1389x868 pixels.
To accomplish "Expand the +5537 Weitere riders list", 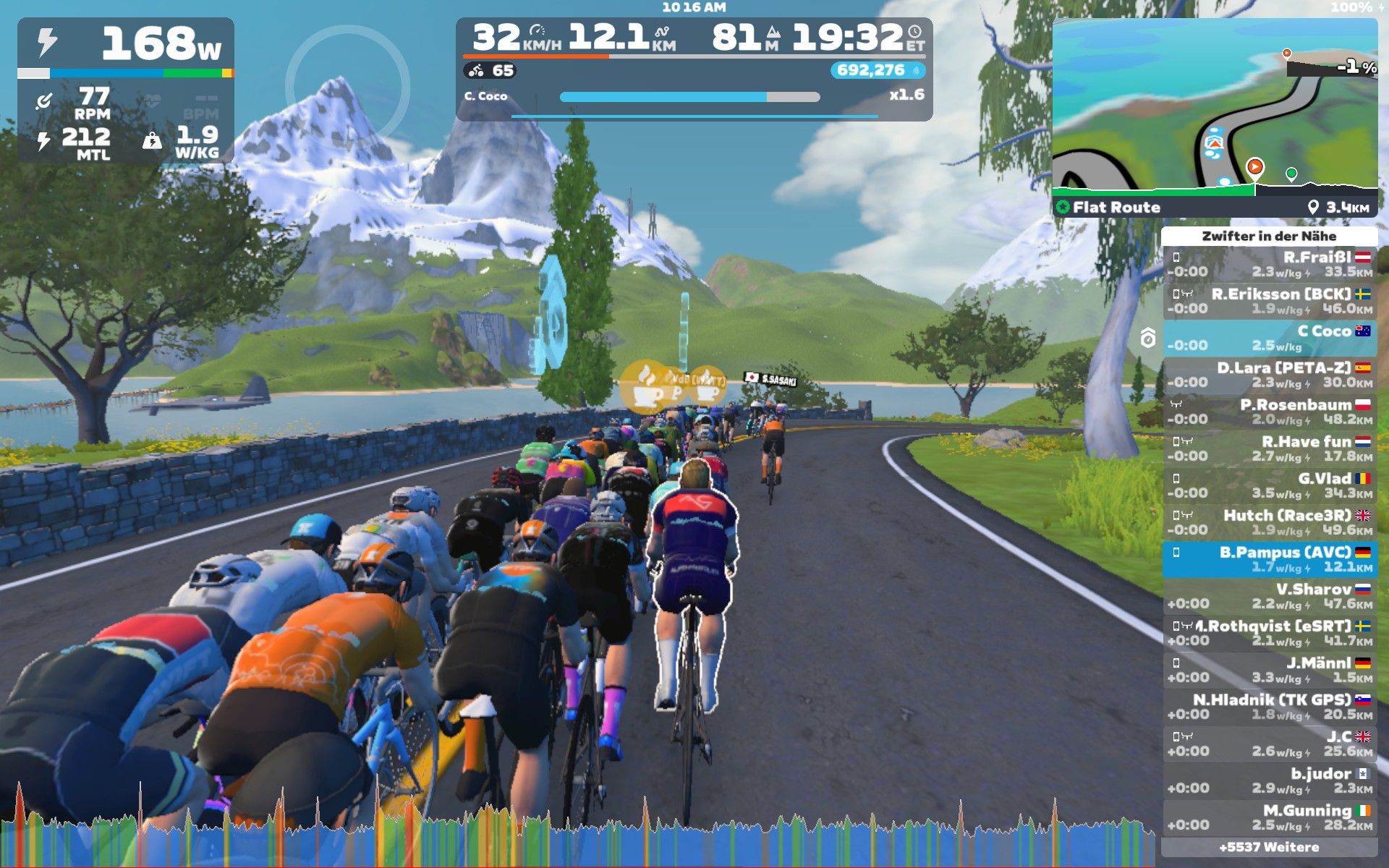I will coord(1269,847).
